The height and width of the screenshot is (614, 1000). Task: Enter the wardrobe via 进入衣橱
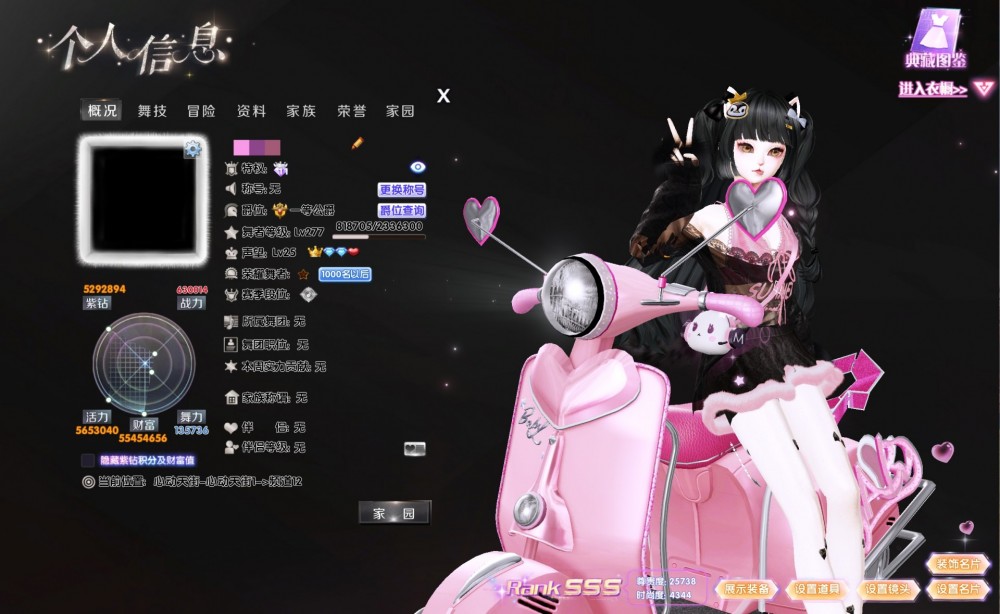pyautogui.click(x=933, y=89)
